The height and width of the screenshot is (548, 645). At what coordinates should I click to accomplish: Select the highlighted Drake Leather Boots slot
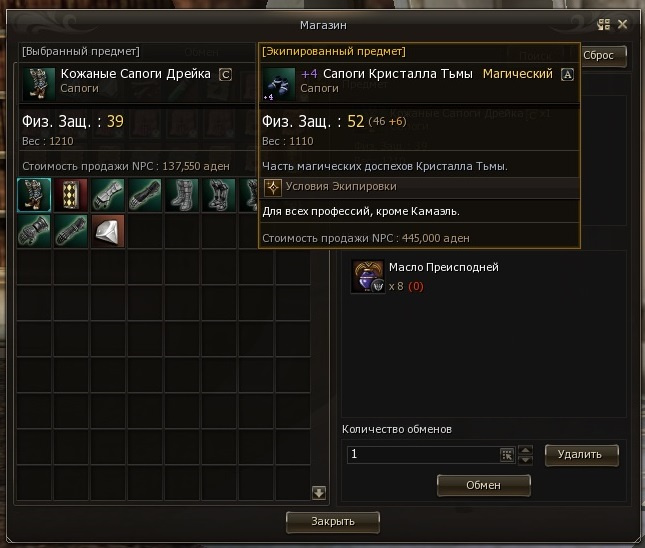coord(34,195)
